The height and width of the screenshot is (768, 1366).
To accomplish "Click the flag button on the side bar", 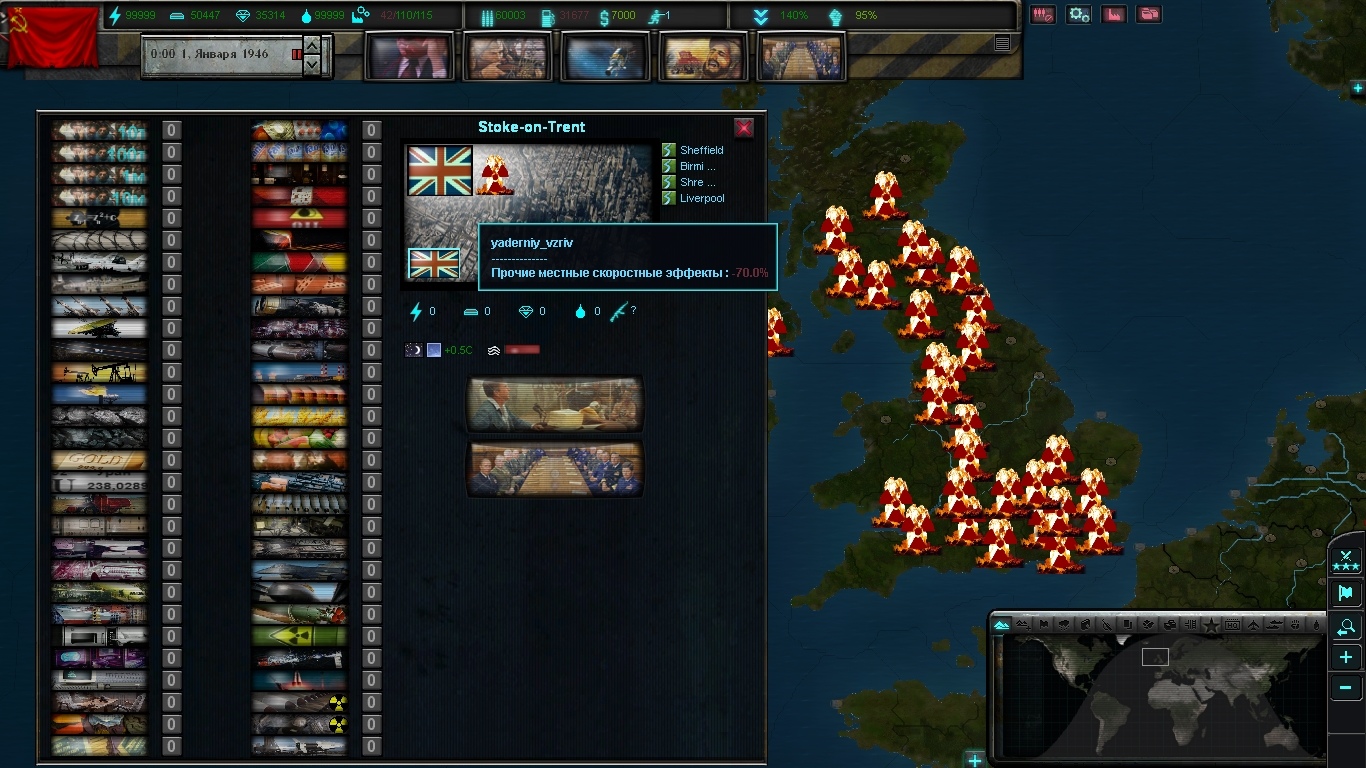I will 1346,594.
